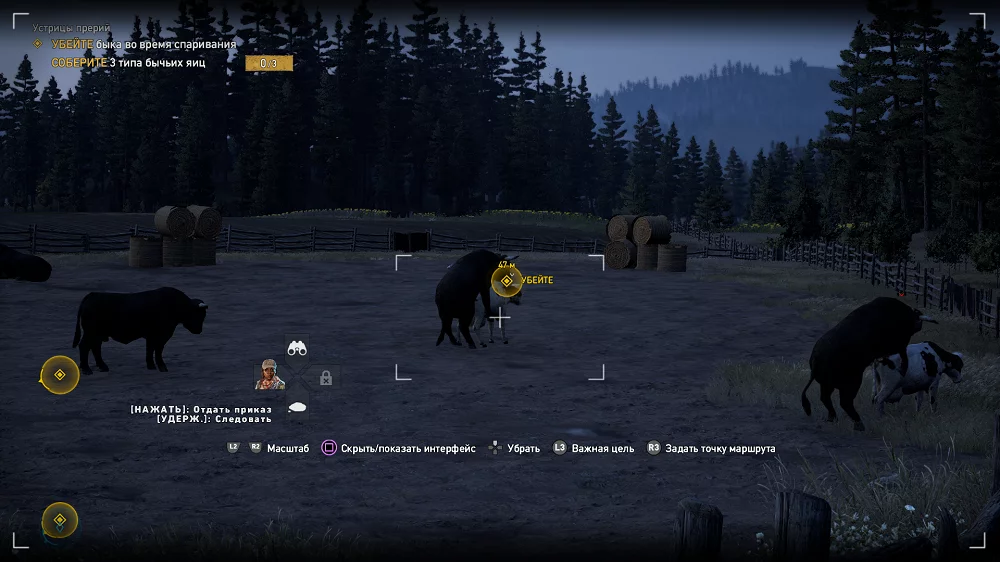Select the white oval item slot

(297, 406)
